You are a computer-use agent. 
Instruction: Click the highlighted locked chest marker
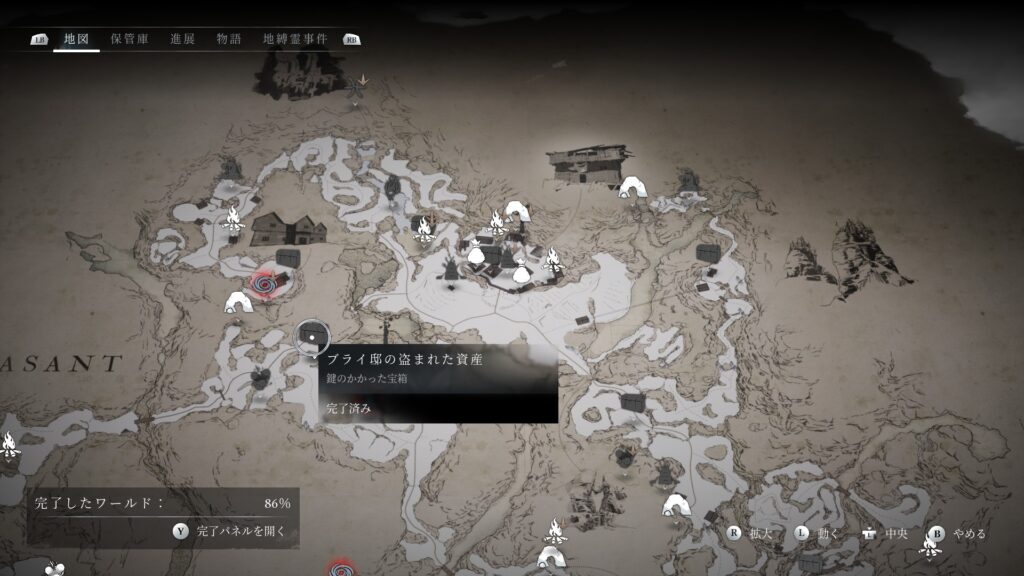coord(311,337)
